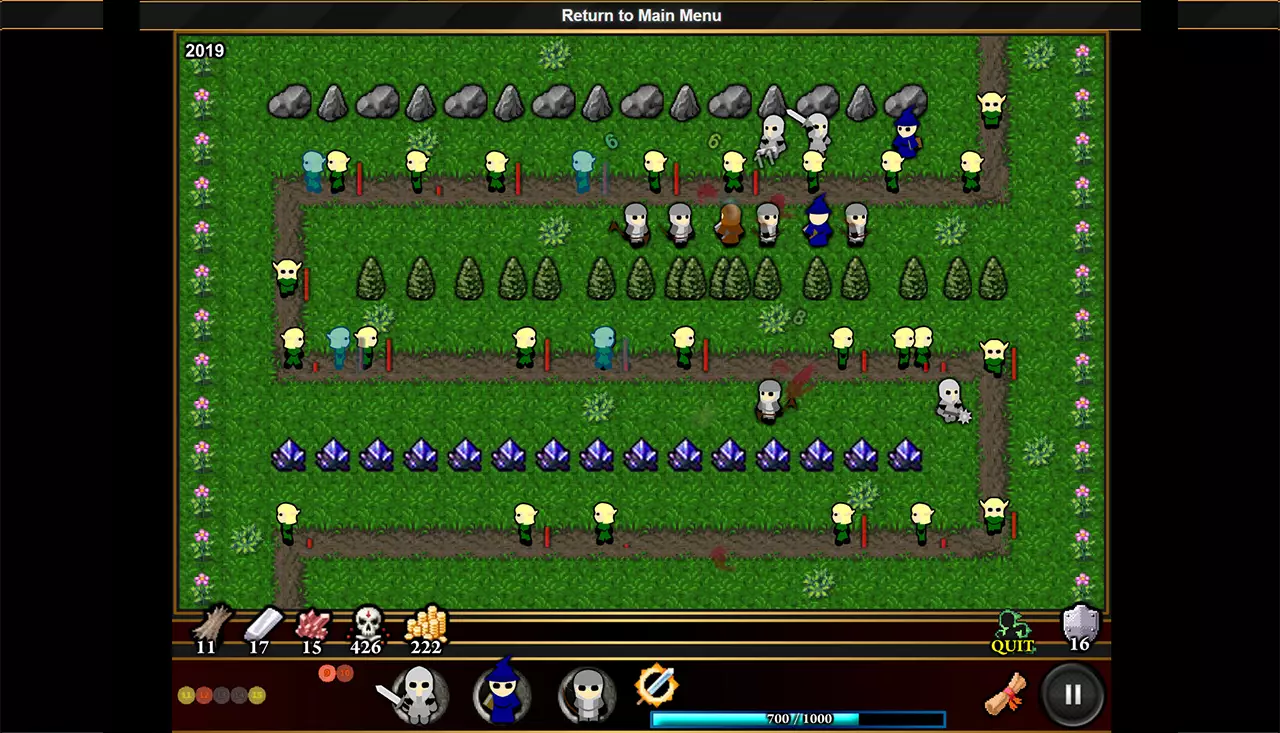Open the scroll icon beside the pause button
The height and width of the screenshot is (733, 1280).
tap(1004, 694)
